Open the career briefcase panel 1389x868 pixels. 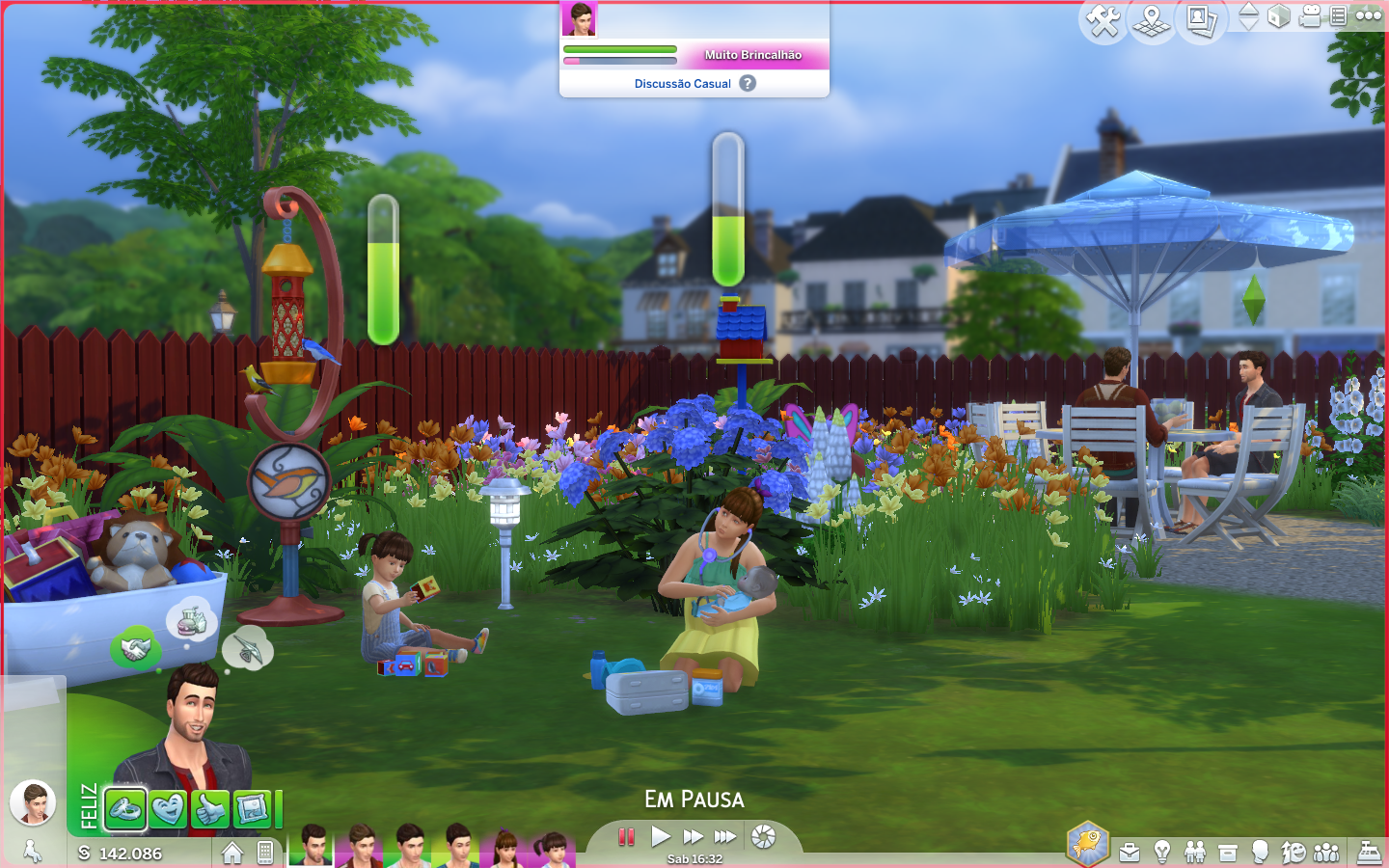[1130, 853]
